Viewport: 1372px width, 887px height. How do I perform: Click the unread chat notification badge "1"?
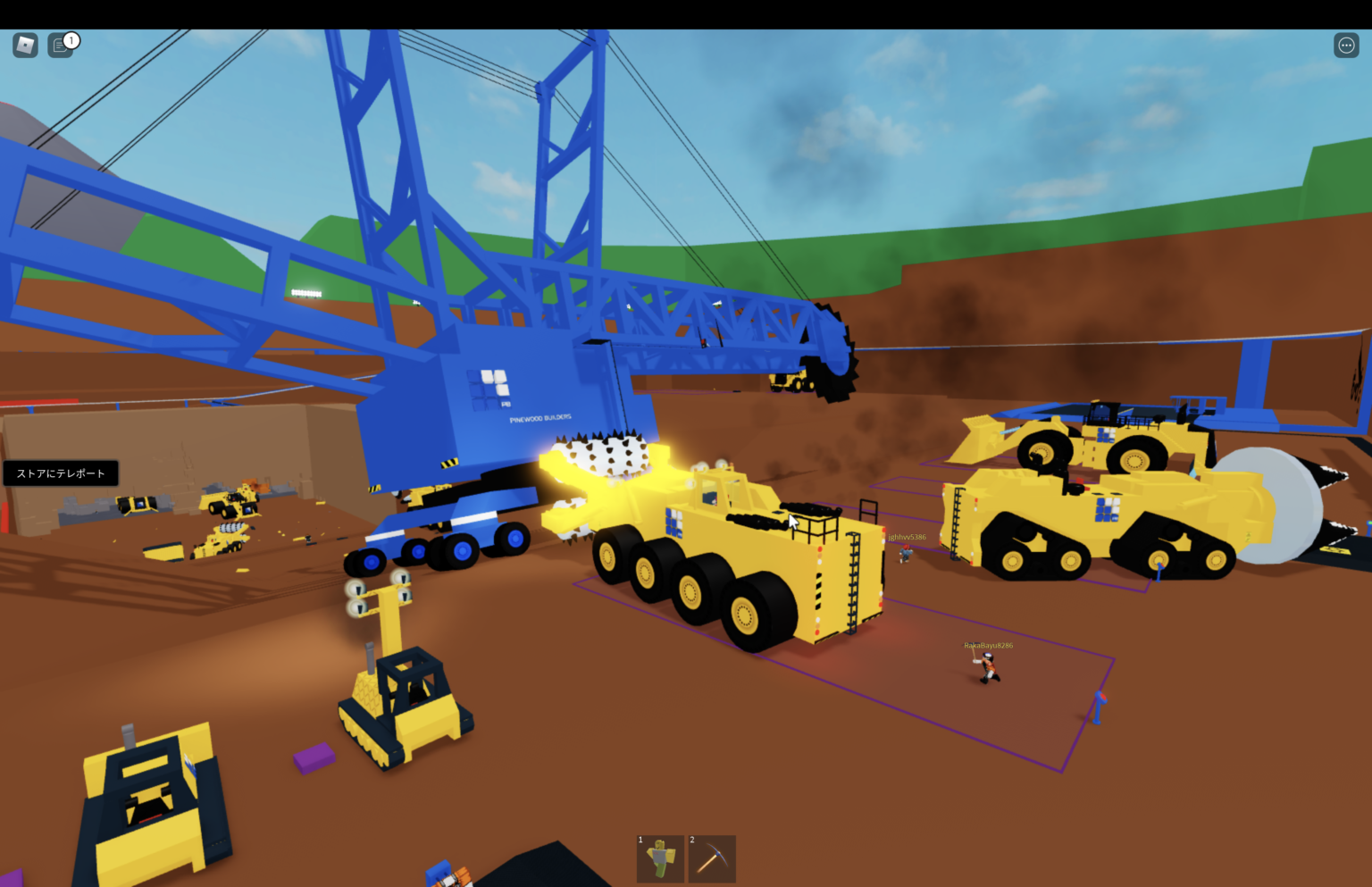(x=71, y=39)
